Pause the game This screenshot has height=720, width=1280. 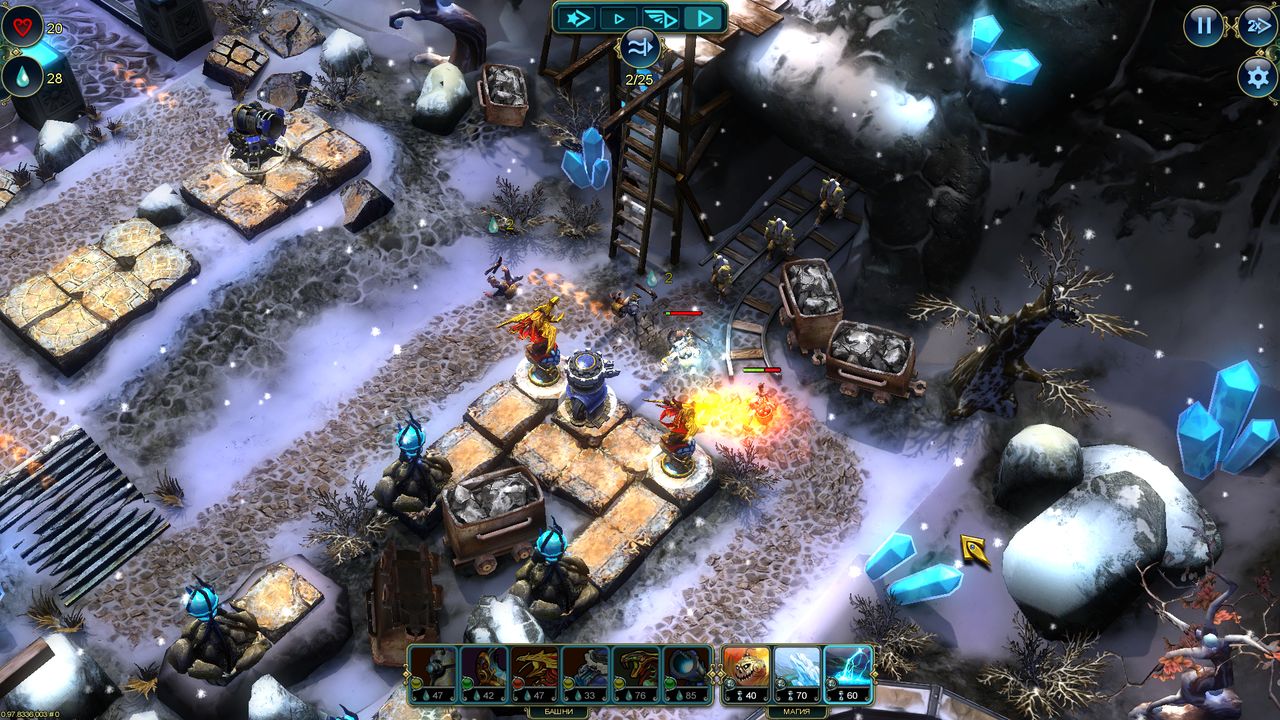tap(1201, 24)
